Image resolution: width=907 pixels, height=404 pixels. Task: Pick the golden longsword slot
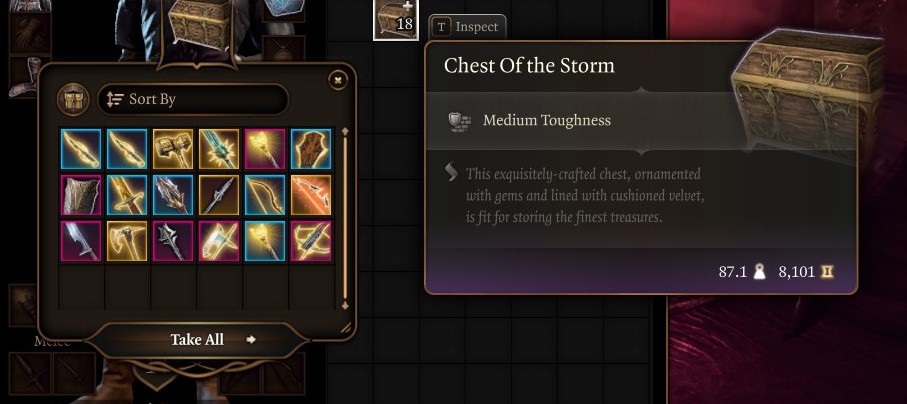click(126, 195)
